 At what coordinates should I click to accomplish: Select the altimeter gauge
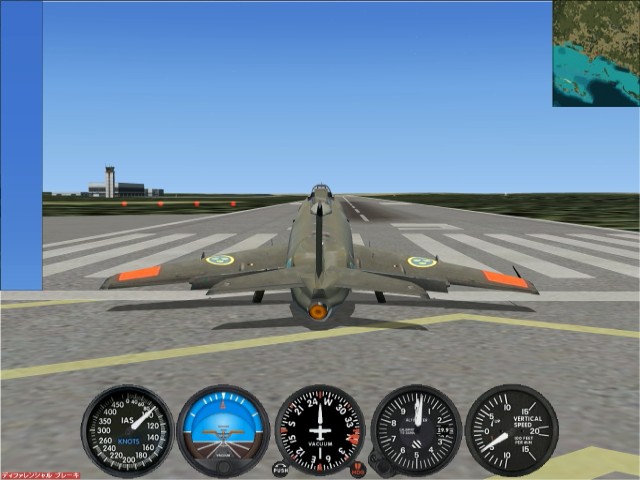416,430
